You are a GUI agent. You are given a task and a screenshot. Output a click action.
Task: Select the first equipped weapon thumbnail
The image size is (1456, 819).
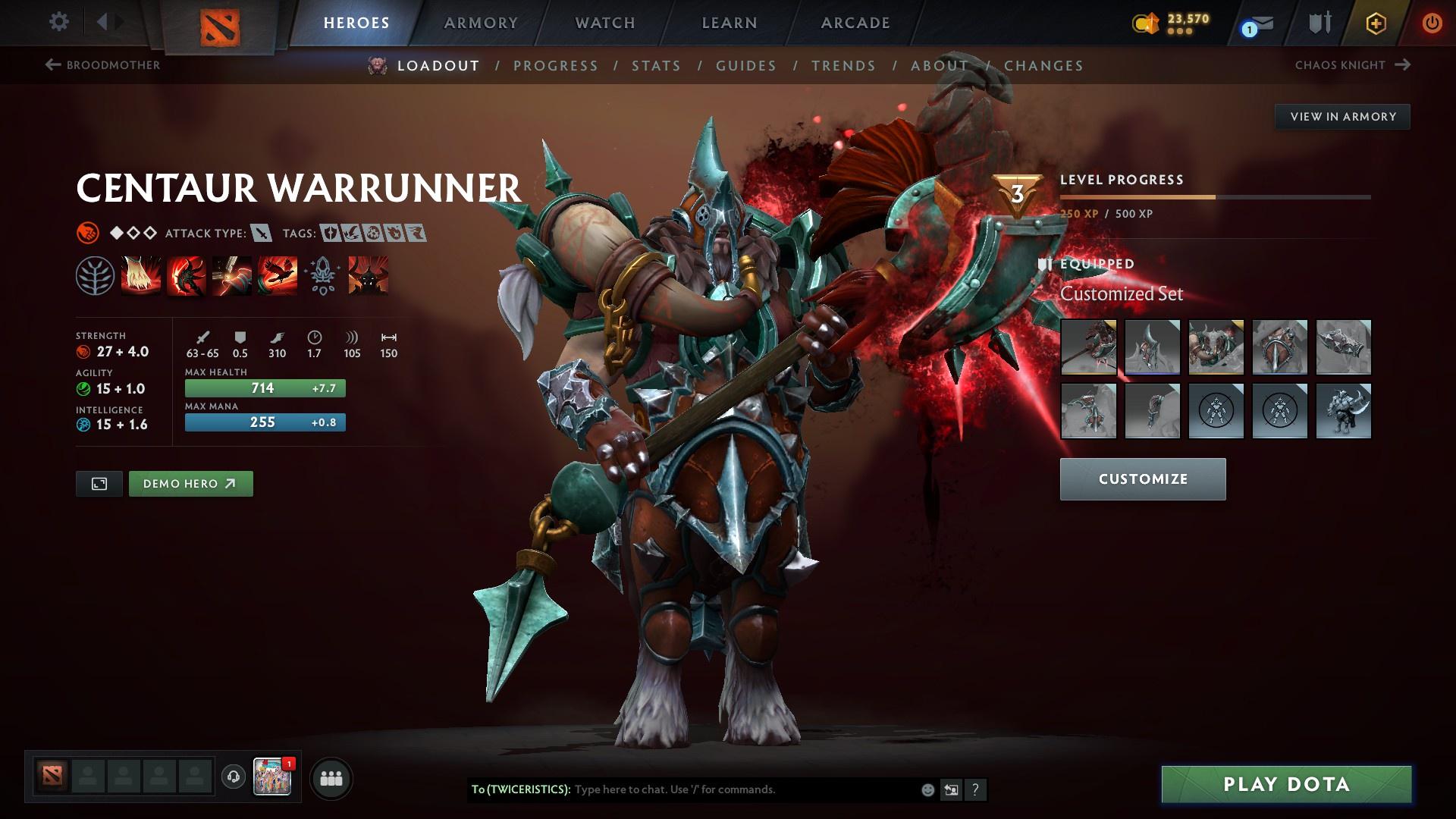coord(1088,348)
